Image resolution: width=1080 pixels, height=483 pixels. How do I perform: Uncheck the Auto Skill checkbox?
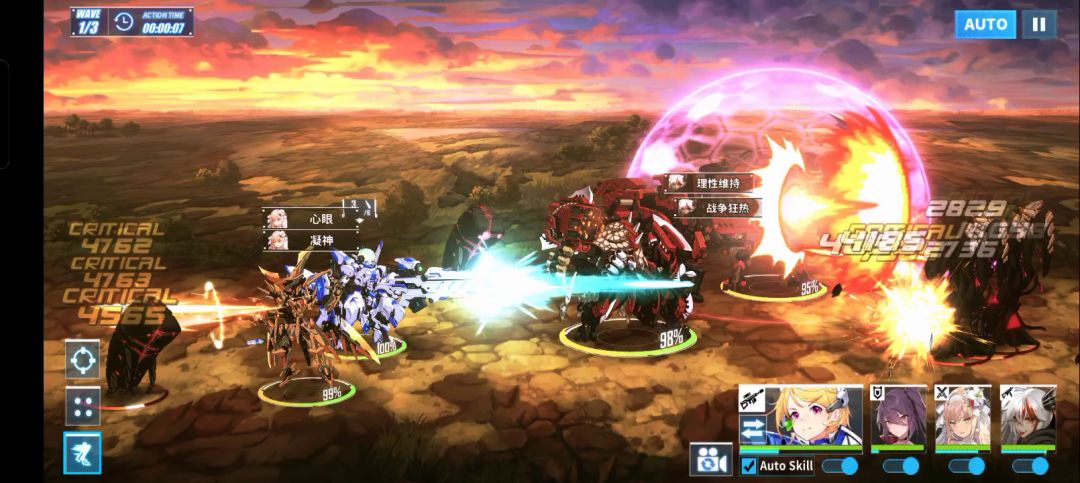tap(749, 466)
